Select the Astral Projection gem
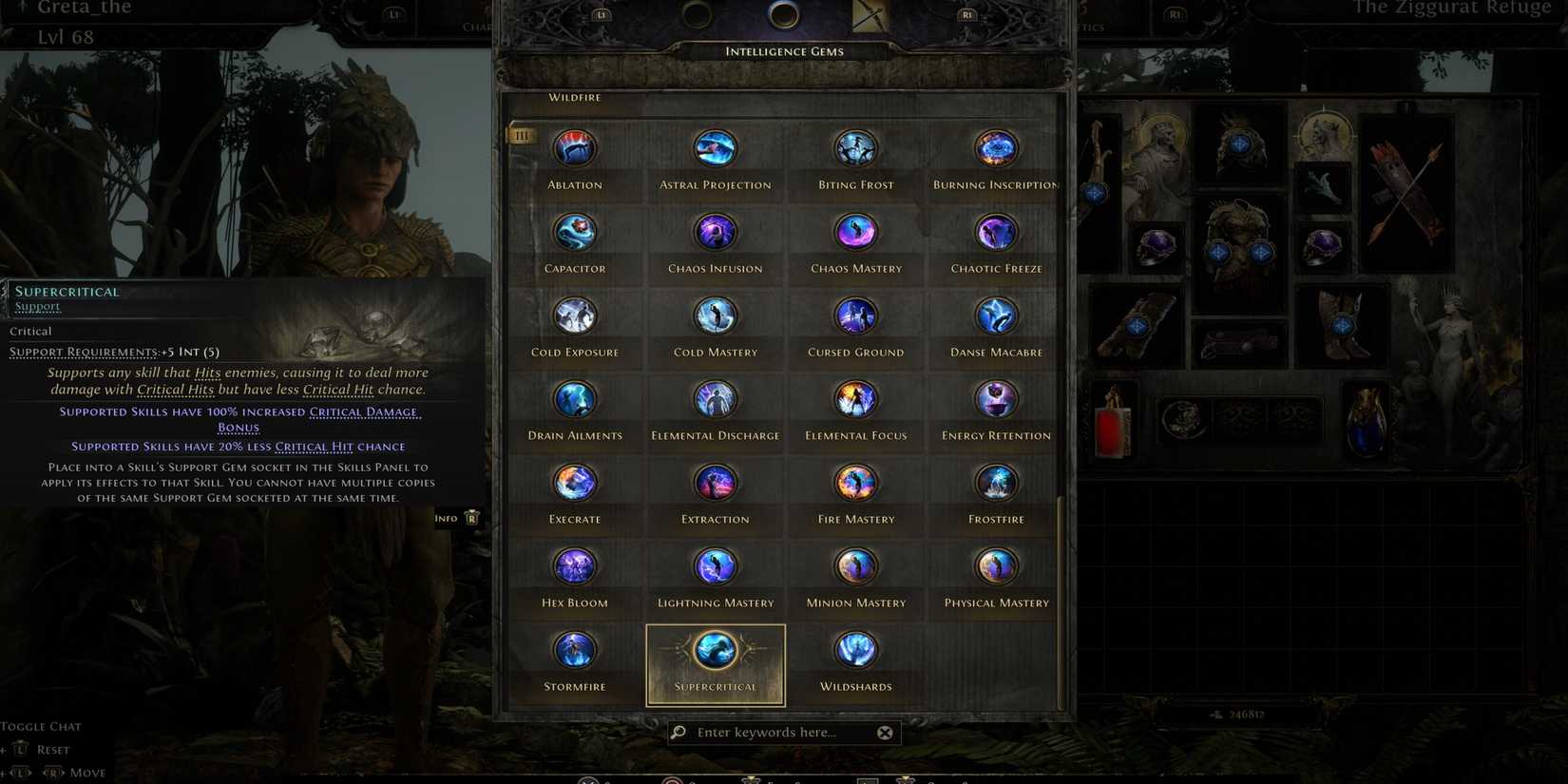Image resolution: width=1568 pixels, height=784 pixels. (x=715, y=148)
